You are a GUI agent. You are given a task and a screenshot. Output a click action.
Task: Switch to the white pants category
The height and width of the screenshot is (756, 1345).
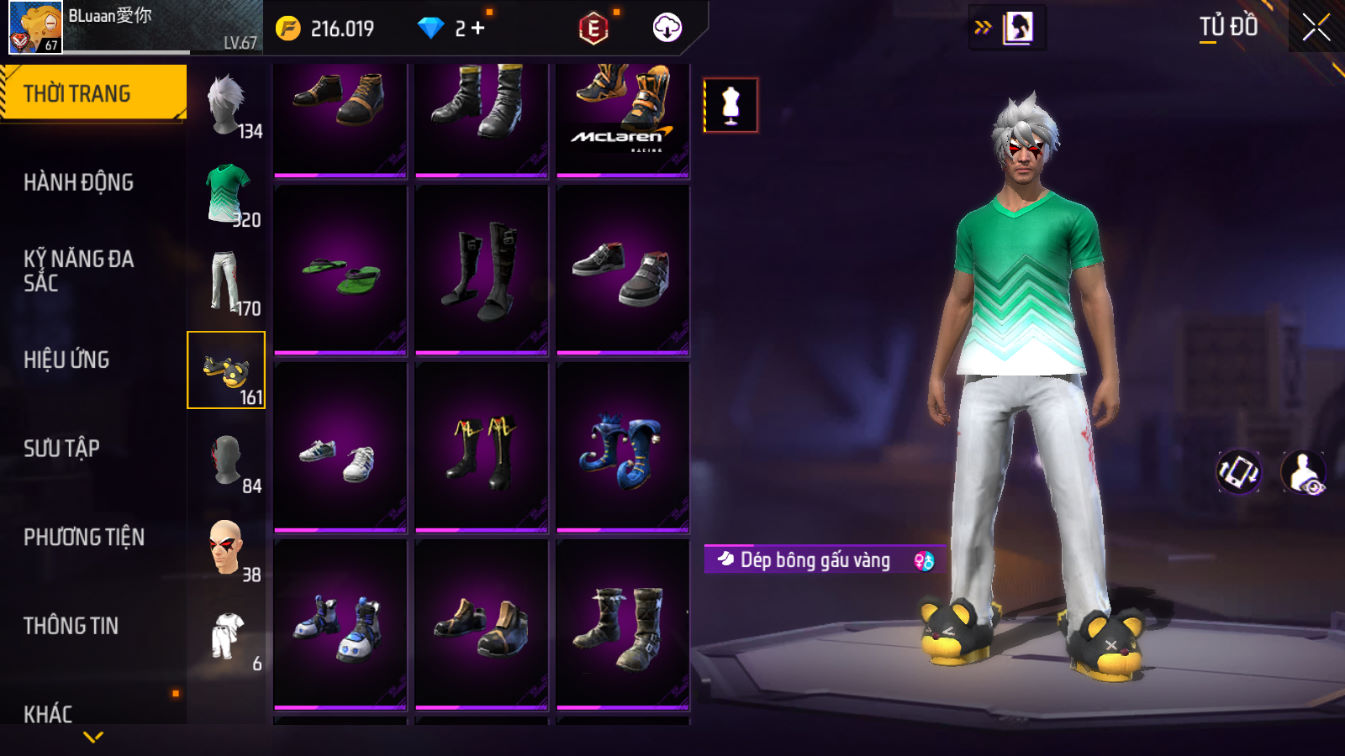click(227, 281)
